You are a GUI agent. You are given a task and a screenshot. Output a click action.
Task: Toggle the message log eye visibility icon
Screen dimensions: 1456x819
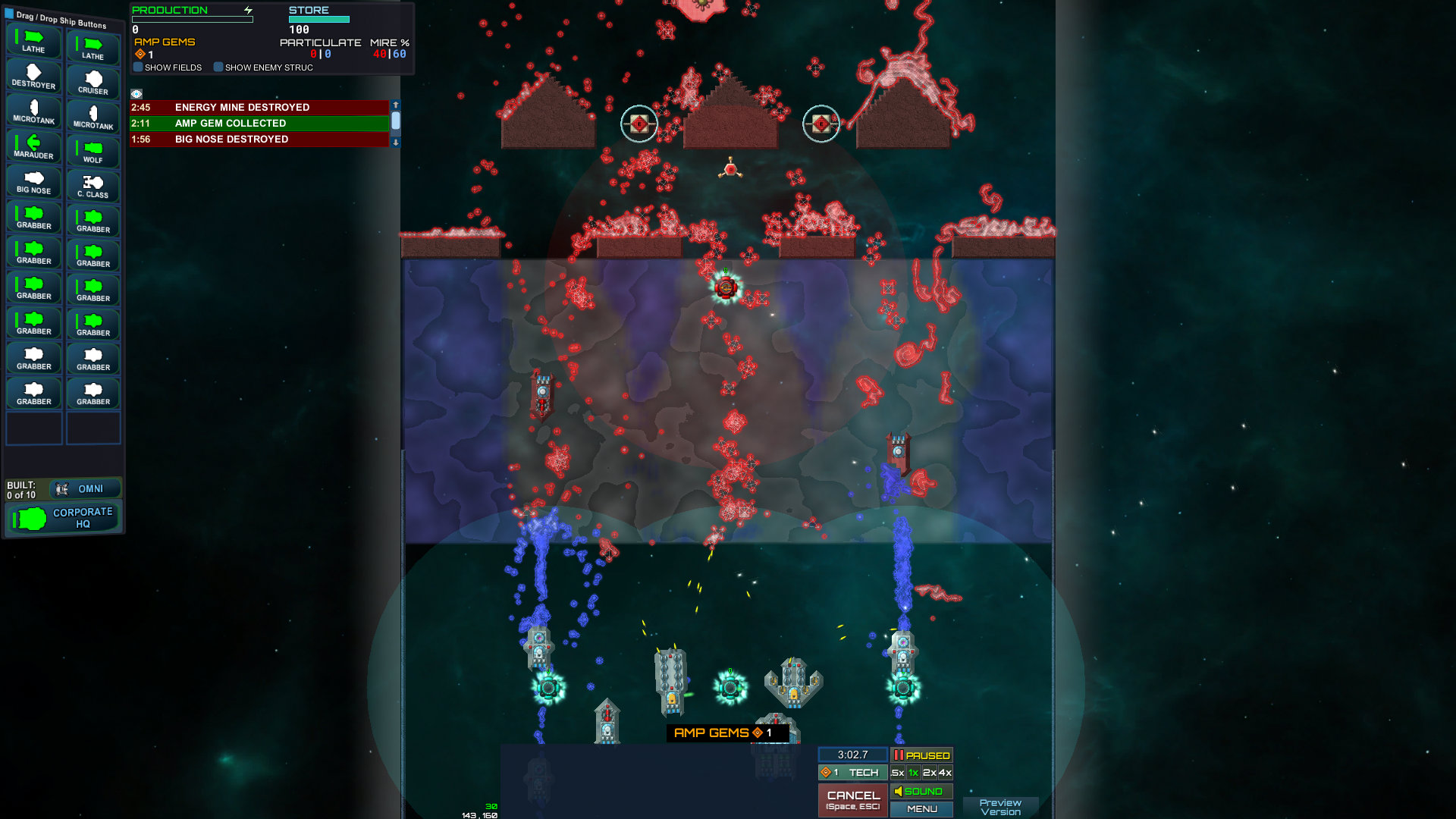(x=137, y=93)
